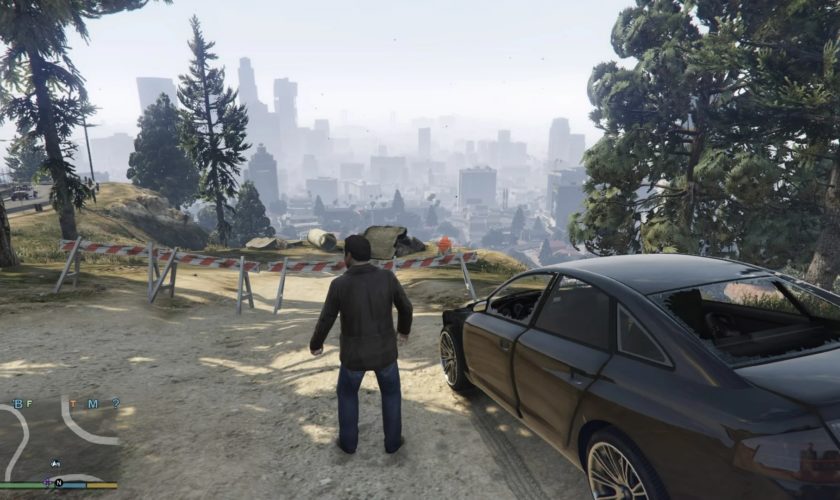The height and width of the screenshot is (500, 840).
Task: Click the player arrow on the minimap
Action: click(54, 464)
